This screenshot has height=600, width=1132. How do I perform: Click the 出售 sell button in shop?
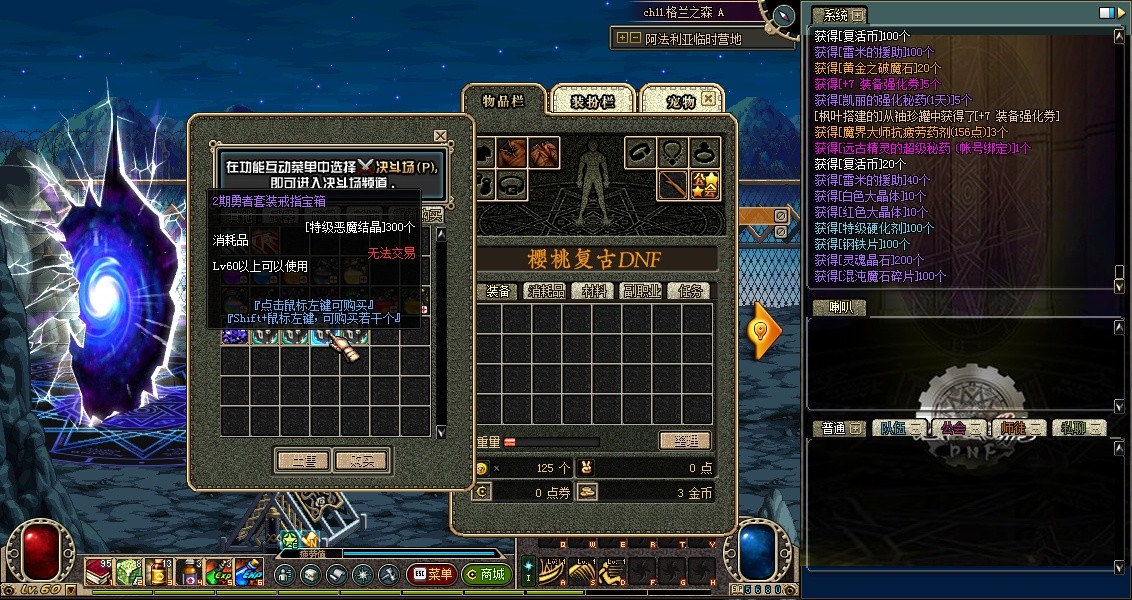[x=303, y=461]
